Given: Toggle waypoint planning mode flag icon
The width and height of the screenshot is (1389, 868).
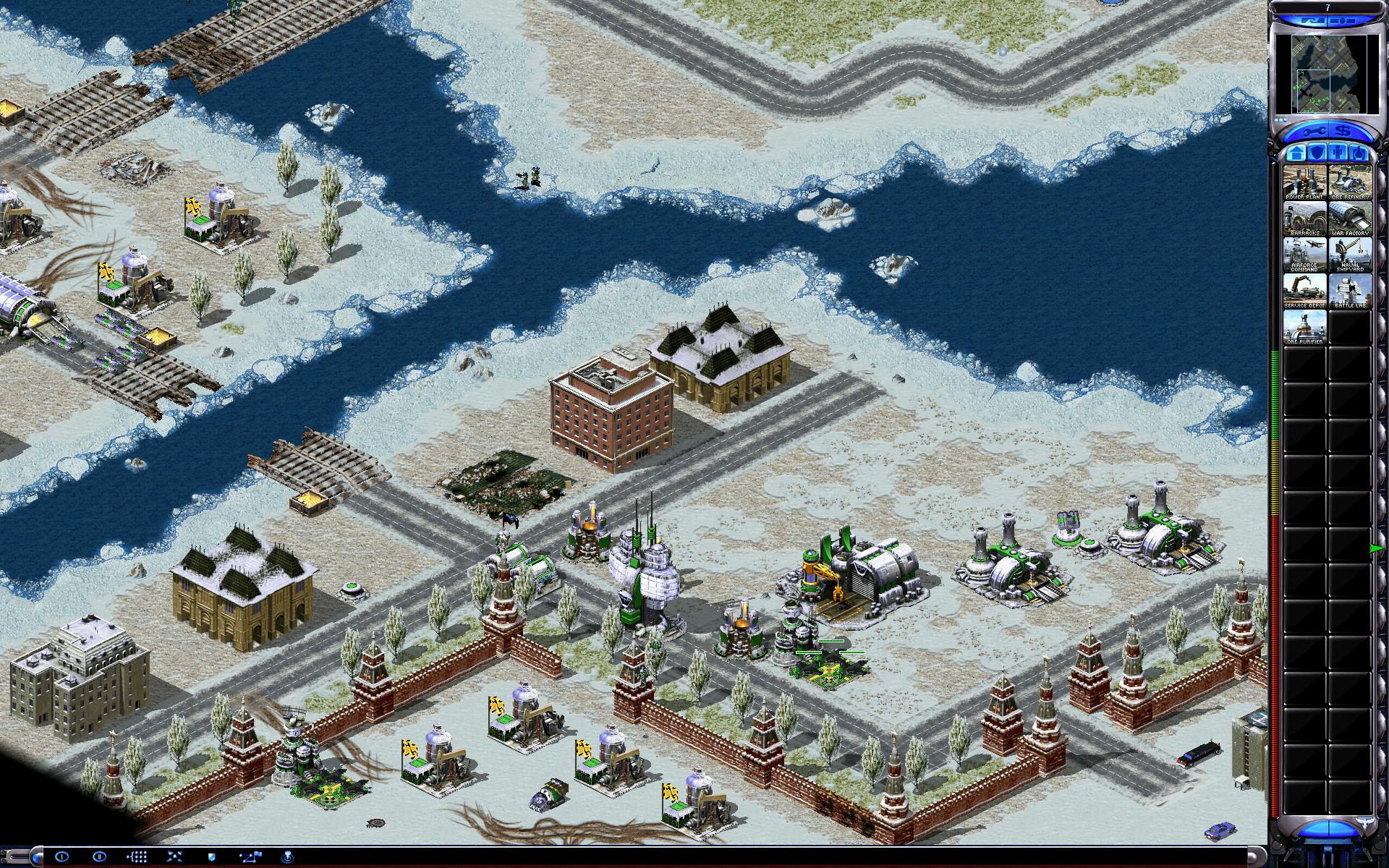Looking at the screenshot, I should (251, 856).
